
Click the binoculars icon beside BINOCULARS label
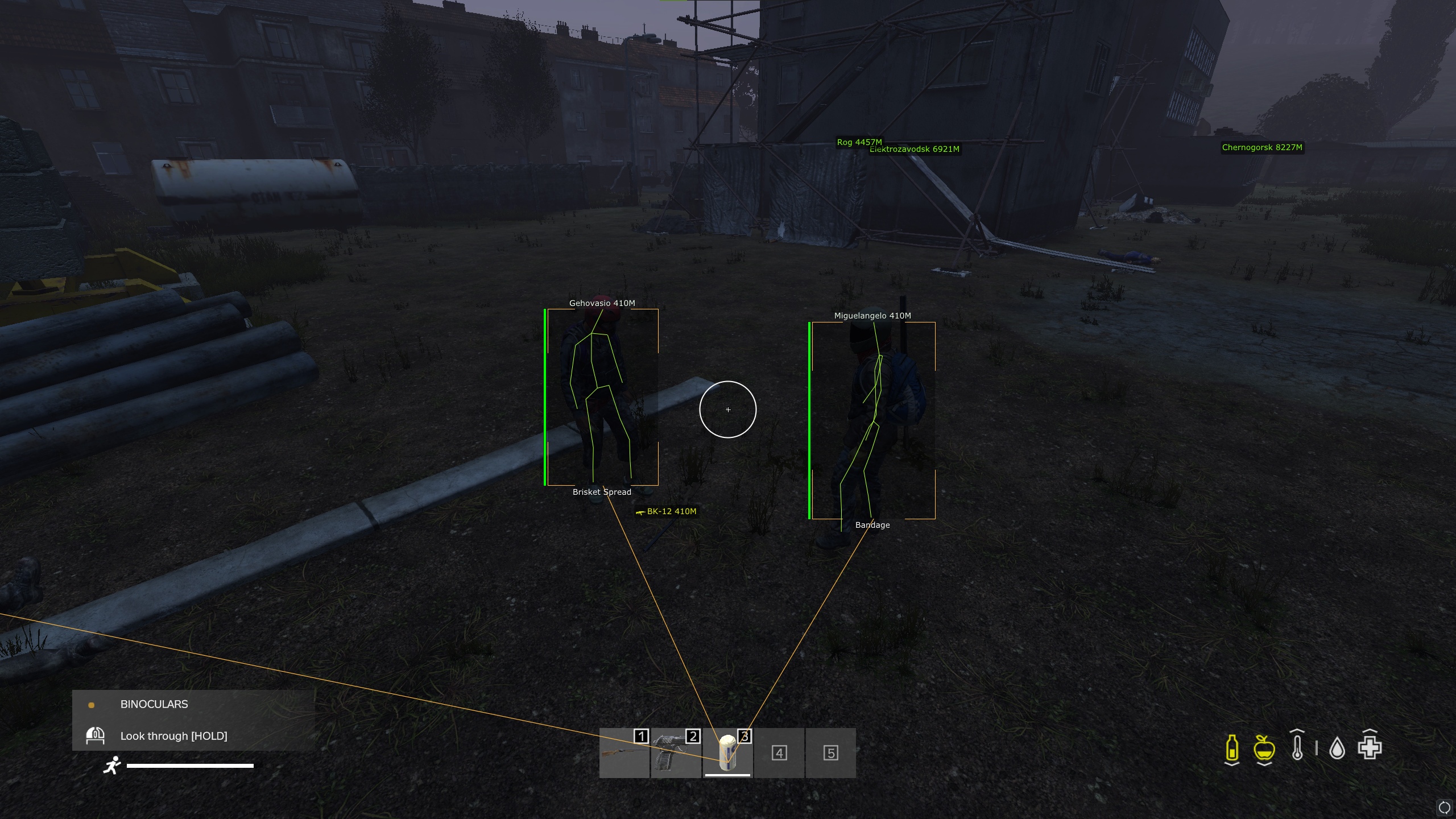(x=96, y=736)
